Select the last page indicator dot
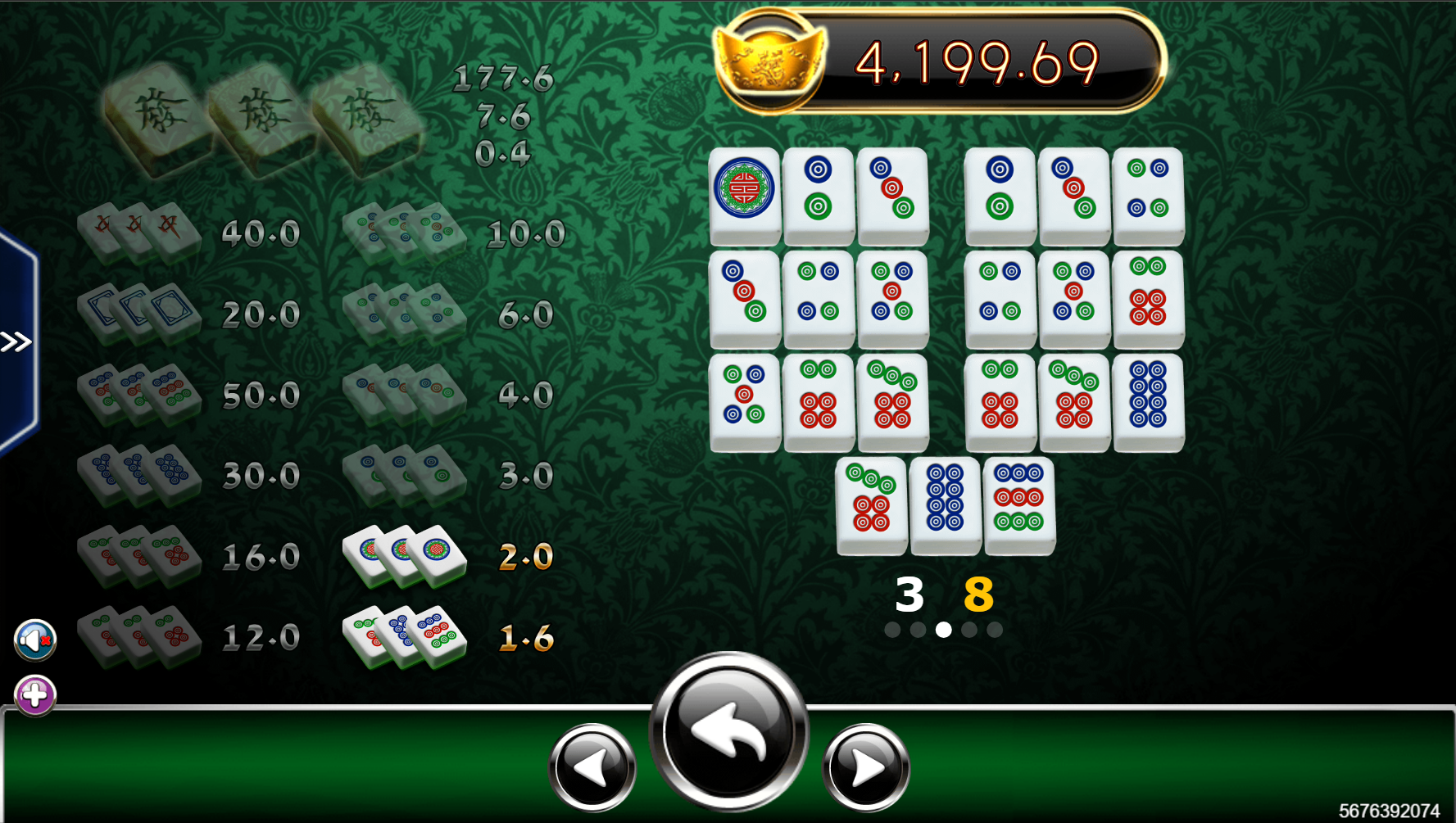The width and height of the screenshot is (1456, 823). tap(995, 630)
